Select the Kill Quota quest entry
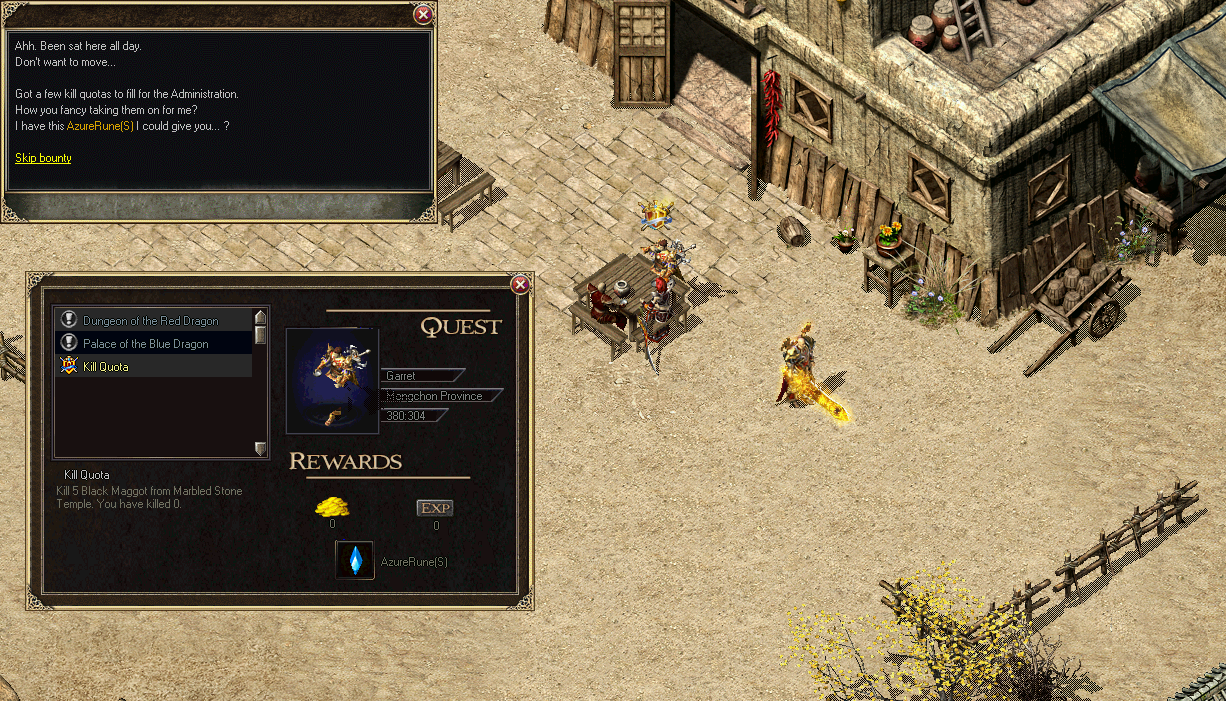The height and width of the screenshot is (701, 1226). pos(106,367)
